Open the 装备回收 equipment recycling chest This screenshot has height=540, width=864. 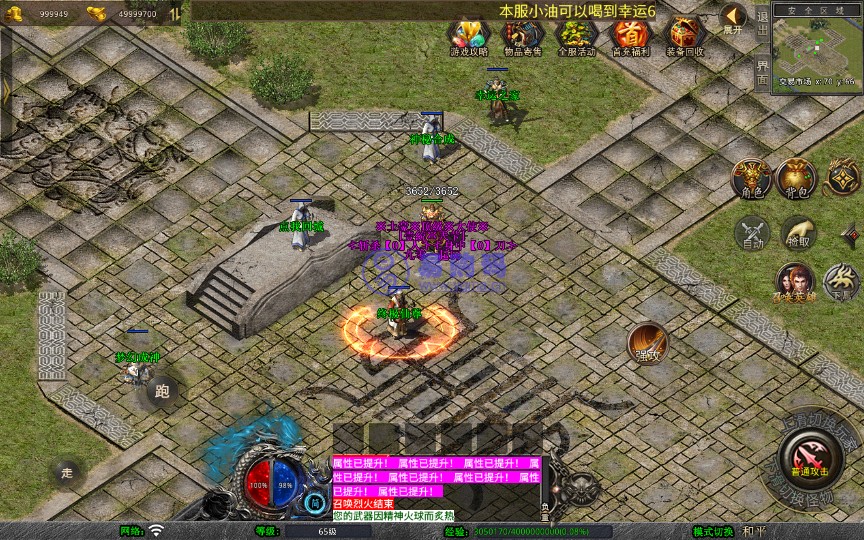pyautogui.click(x=685, y=38)
